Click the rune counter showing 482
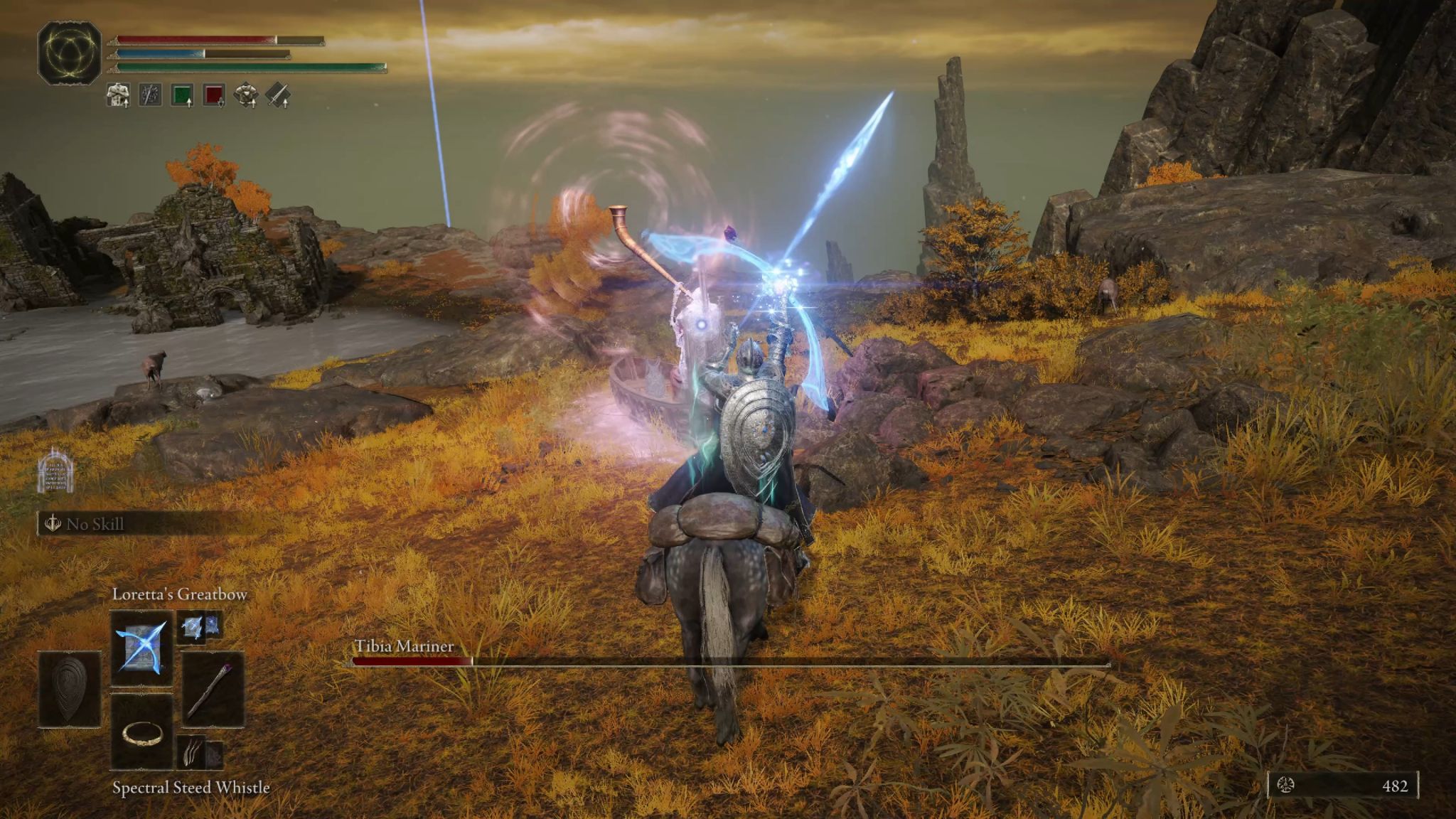Viewport: 1456px width, 819px height. (x=1396, y=787)
